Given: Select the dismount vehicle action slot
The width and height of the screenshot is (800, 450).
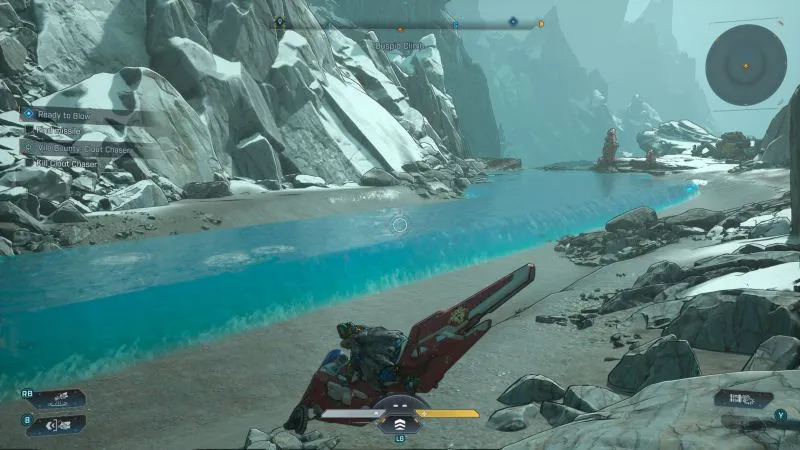Looking at the screenshot, I should tap(55, 424).
